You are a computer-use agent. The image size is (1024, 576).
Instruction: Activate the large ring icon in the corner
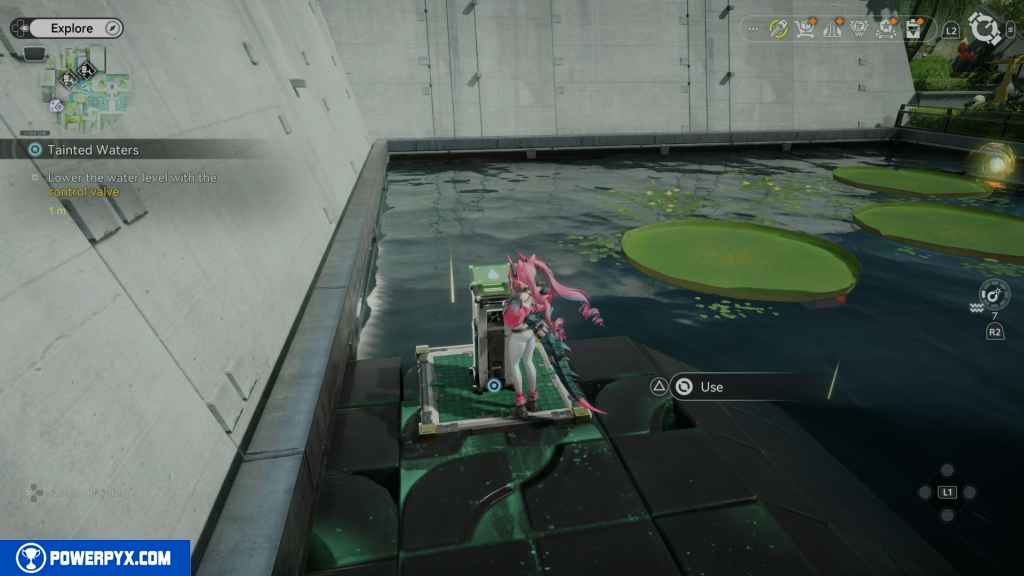[986, 28]
